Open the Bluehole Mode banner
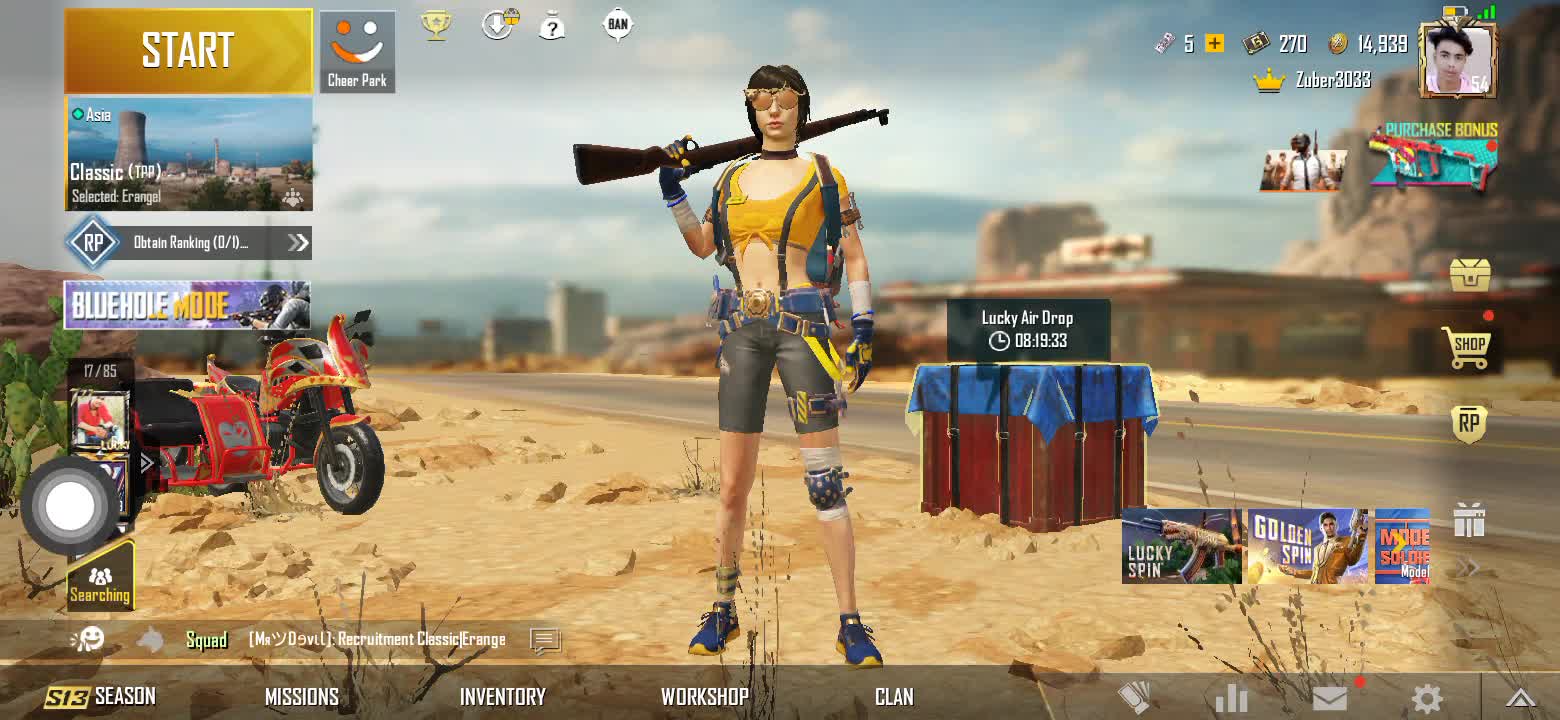Screen dimensions: 1560x720 point(187,305)
